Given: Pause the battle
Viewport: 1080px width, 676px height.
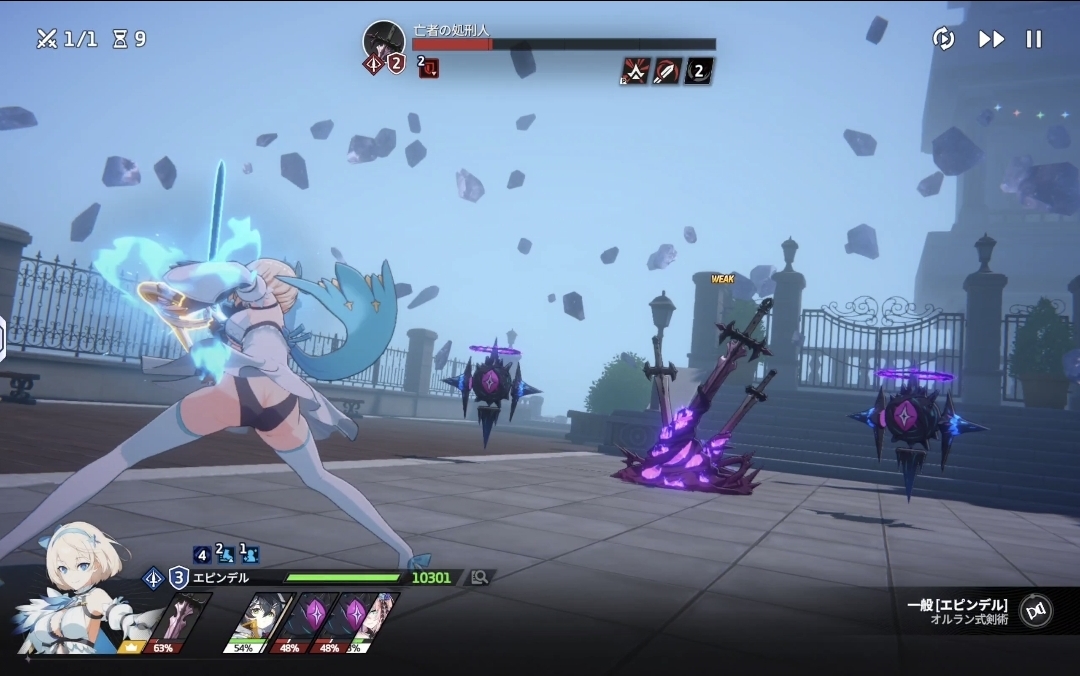Looking at the screenshot, I should (1034, 39).
